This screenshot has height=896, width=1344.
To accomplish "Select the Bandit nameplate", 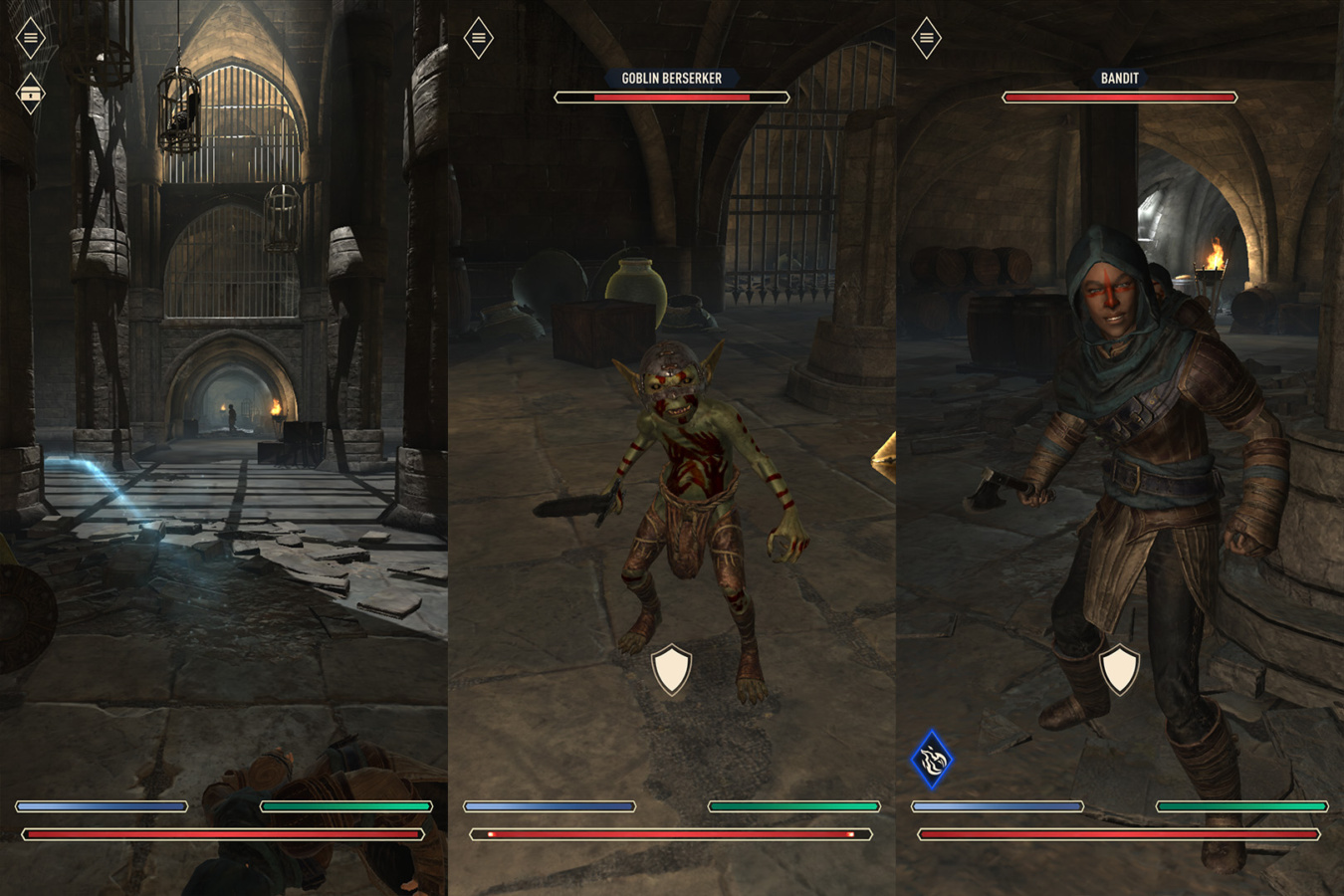I will click(1119, 79).
